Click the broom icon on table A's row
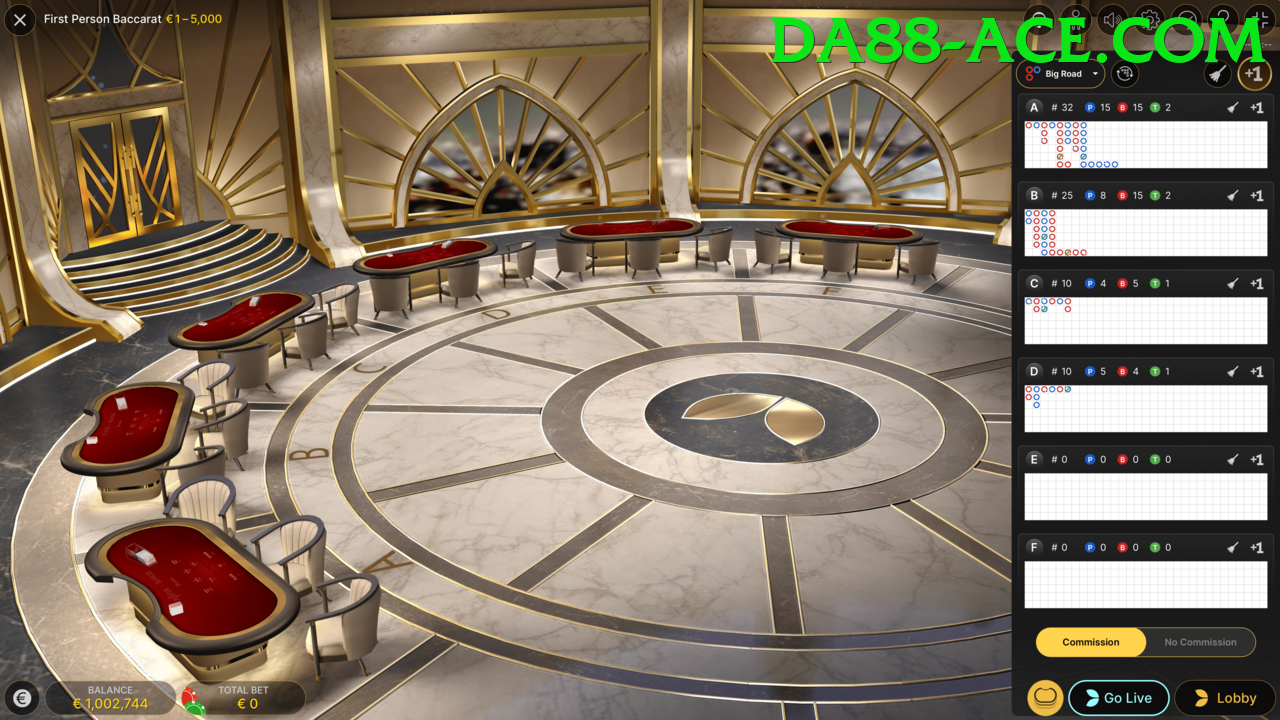The height and width of the screenshot is (720, 1280). pos(1232,107)
